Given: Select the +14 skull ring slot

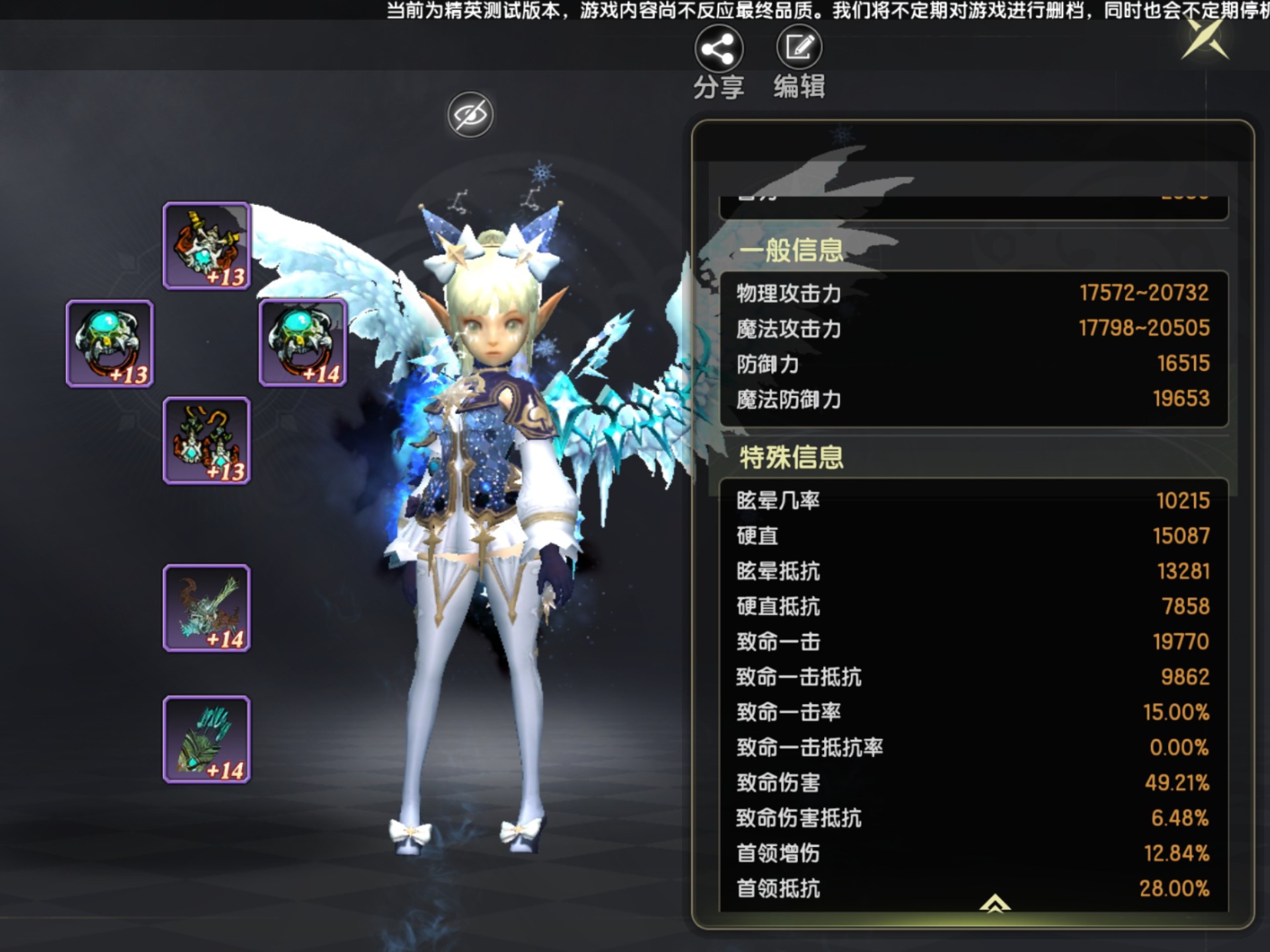Looking at the screenshot, I should pos(303,342).
